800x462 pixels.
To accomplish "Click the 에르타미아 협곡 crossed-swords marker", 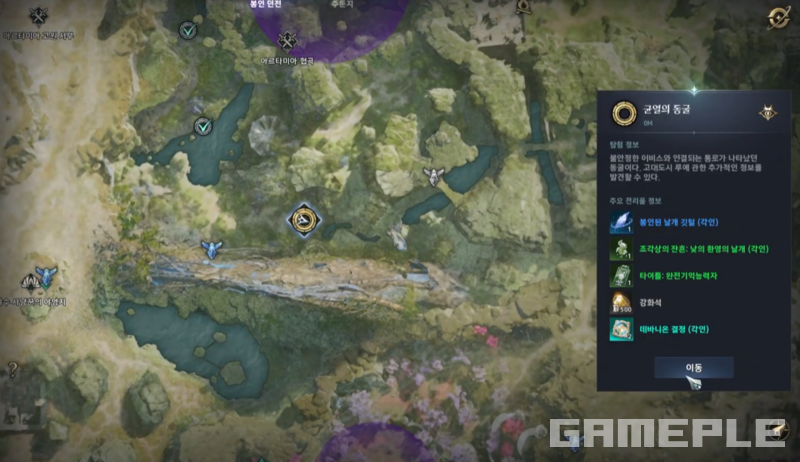I will pos(289,41).
